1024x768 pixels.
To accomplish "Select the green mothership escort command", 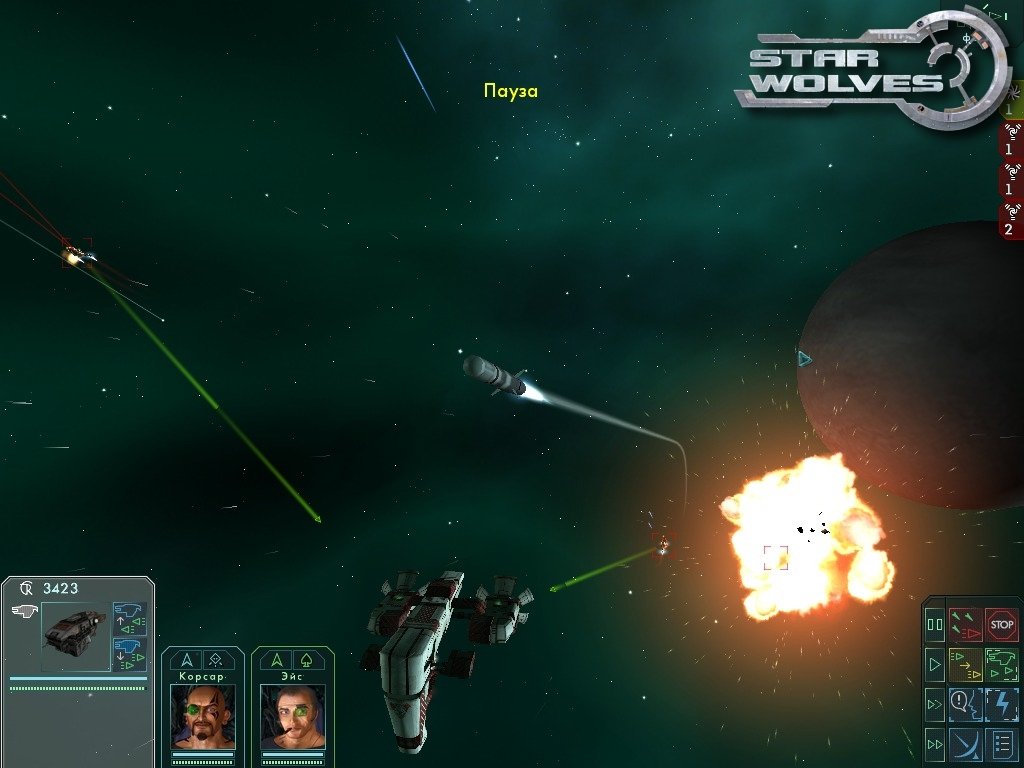I will [1001, 663].
